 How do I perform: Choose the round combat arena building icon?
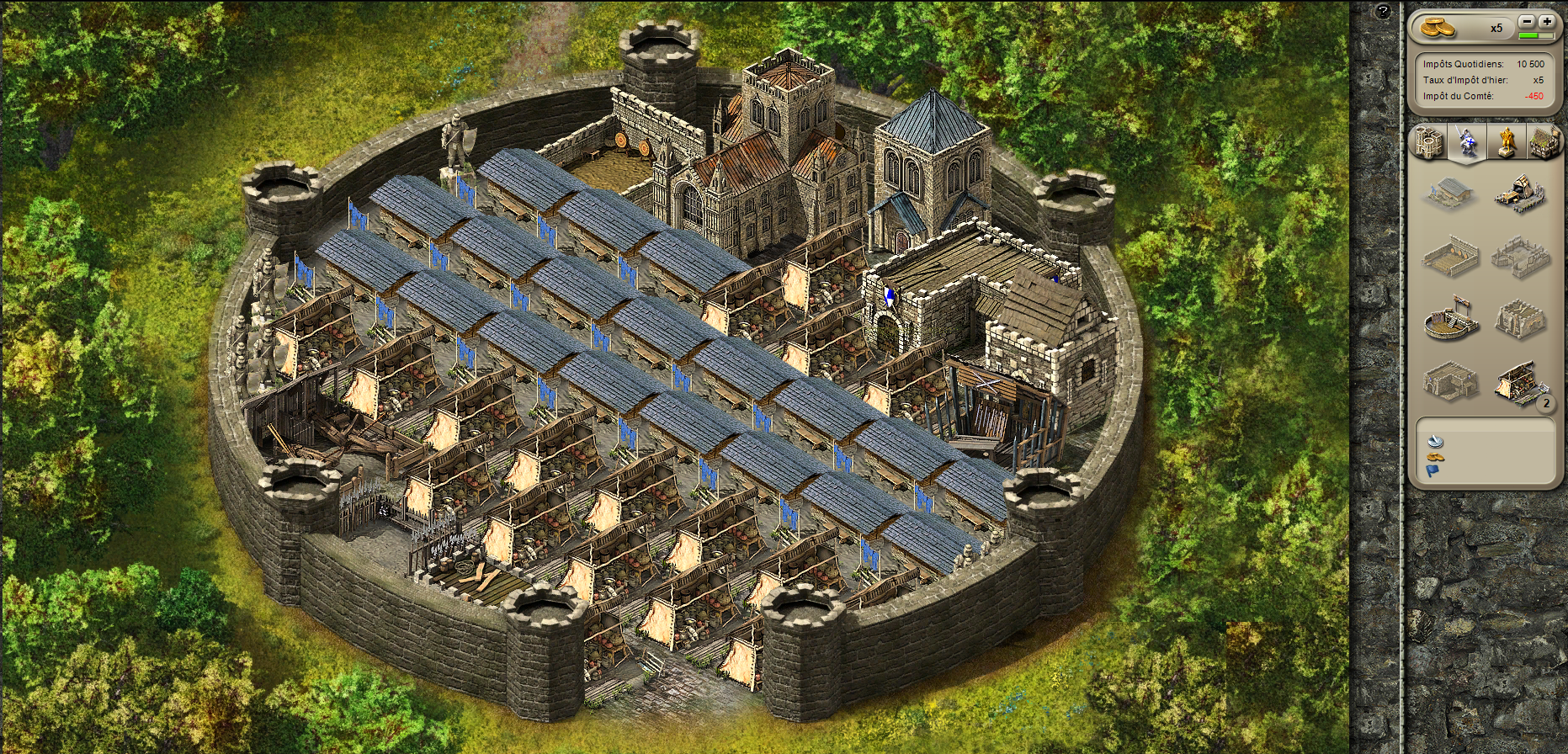(1450, 320)
